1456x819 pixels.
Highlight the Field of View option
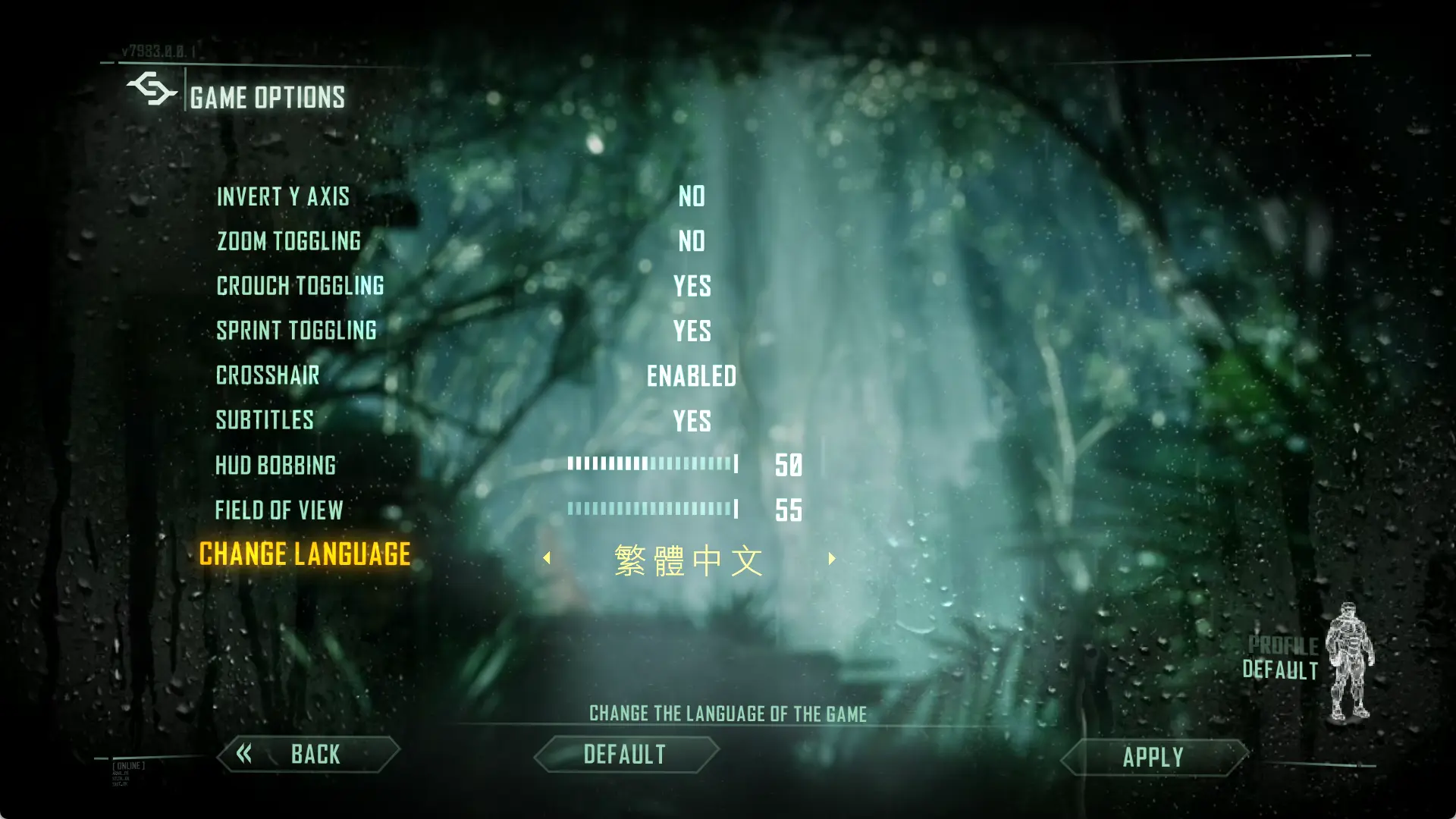[280, 510]
